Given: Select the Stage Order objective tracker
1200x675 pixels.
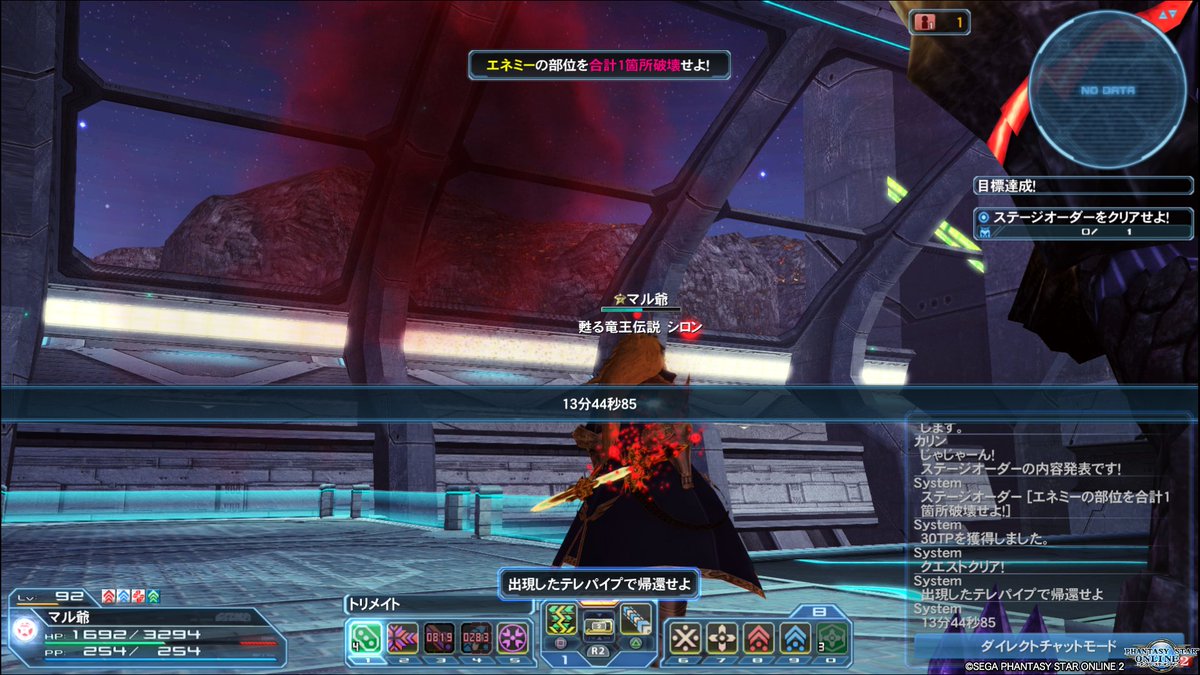Looking at the screenshot, I should (x=1084, y=224).
